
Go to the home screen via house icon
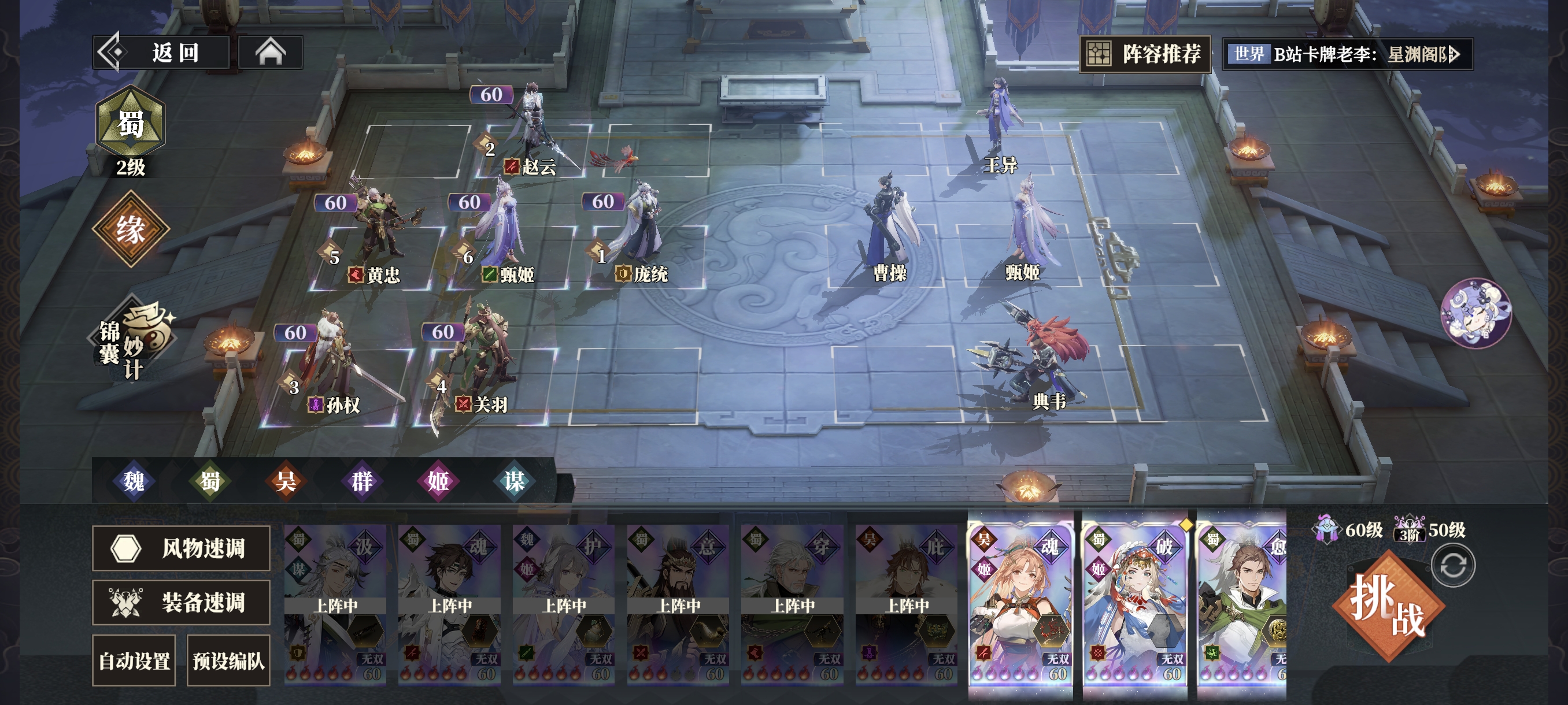pyautogui.click(x=270, y=53)
